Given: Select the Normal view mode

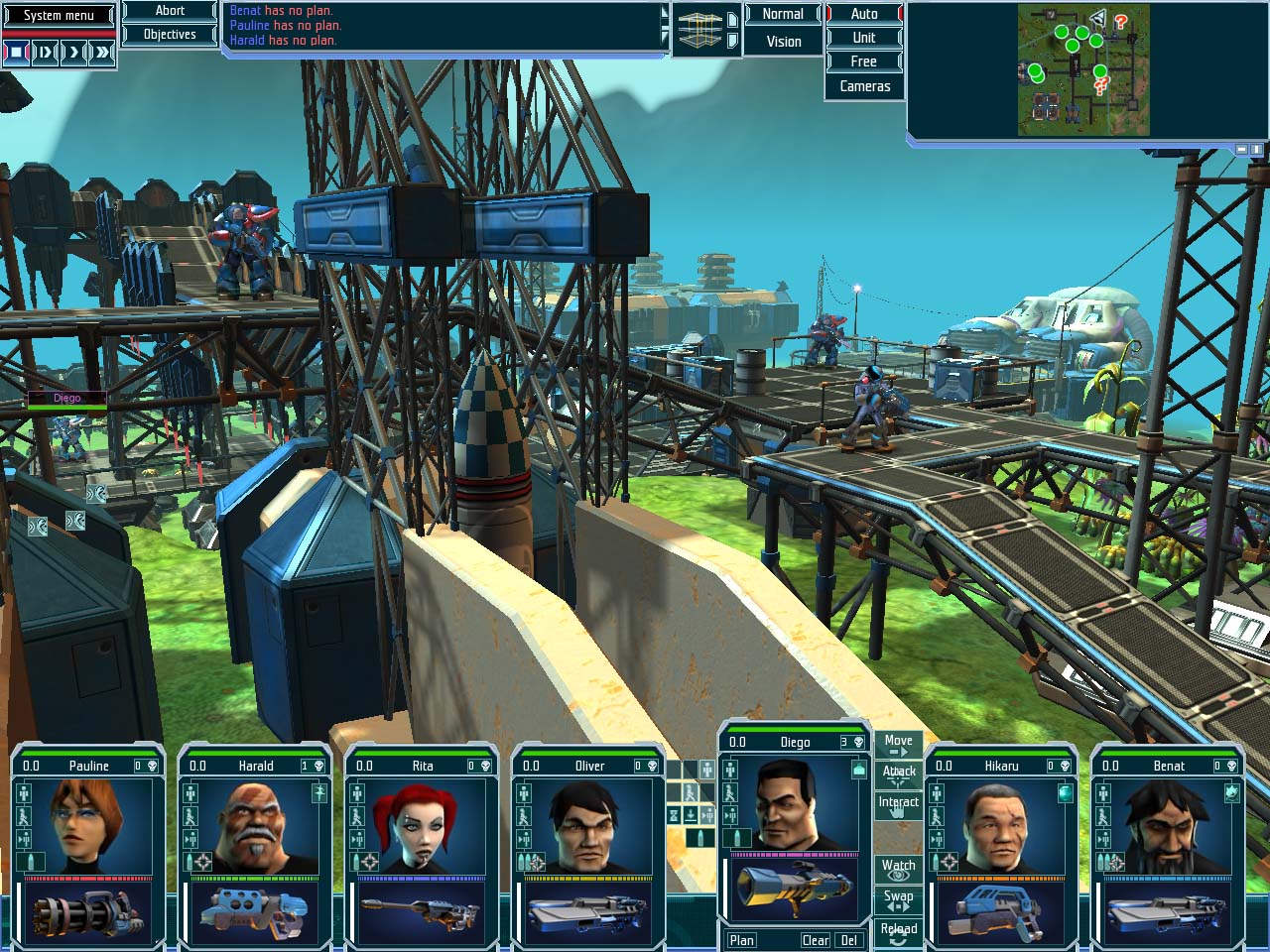Looking at the screenshot, I should (783, 14).
